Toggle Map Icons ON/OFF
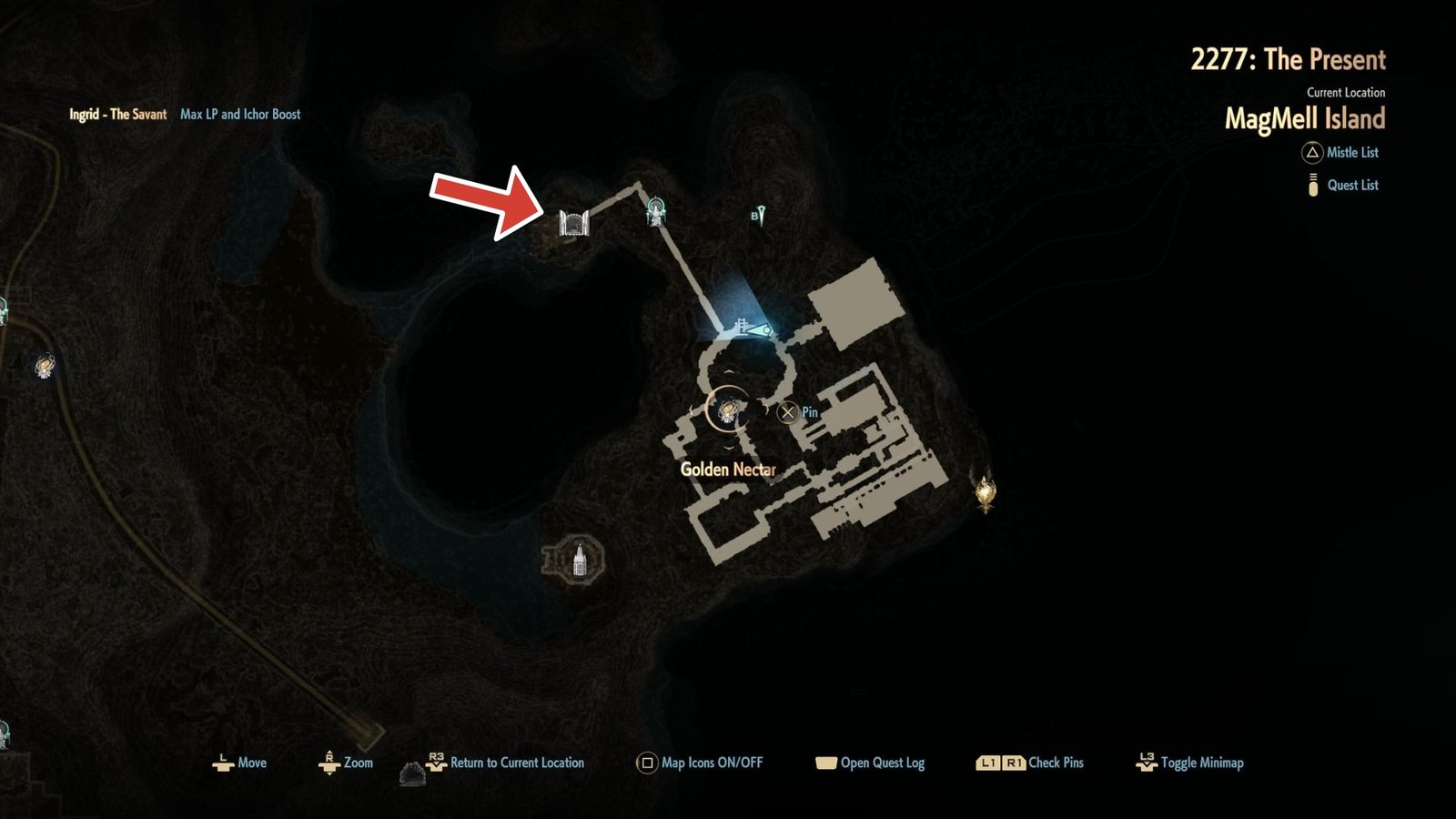Image resolution: width=1456 pixels, height=819 pixels. pos(647,763)
